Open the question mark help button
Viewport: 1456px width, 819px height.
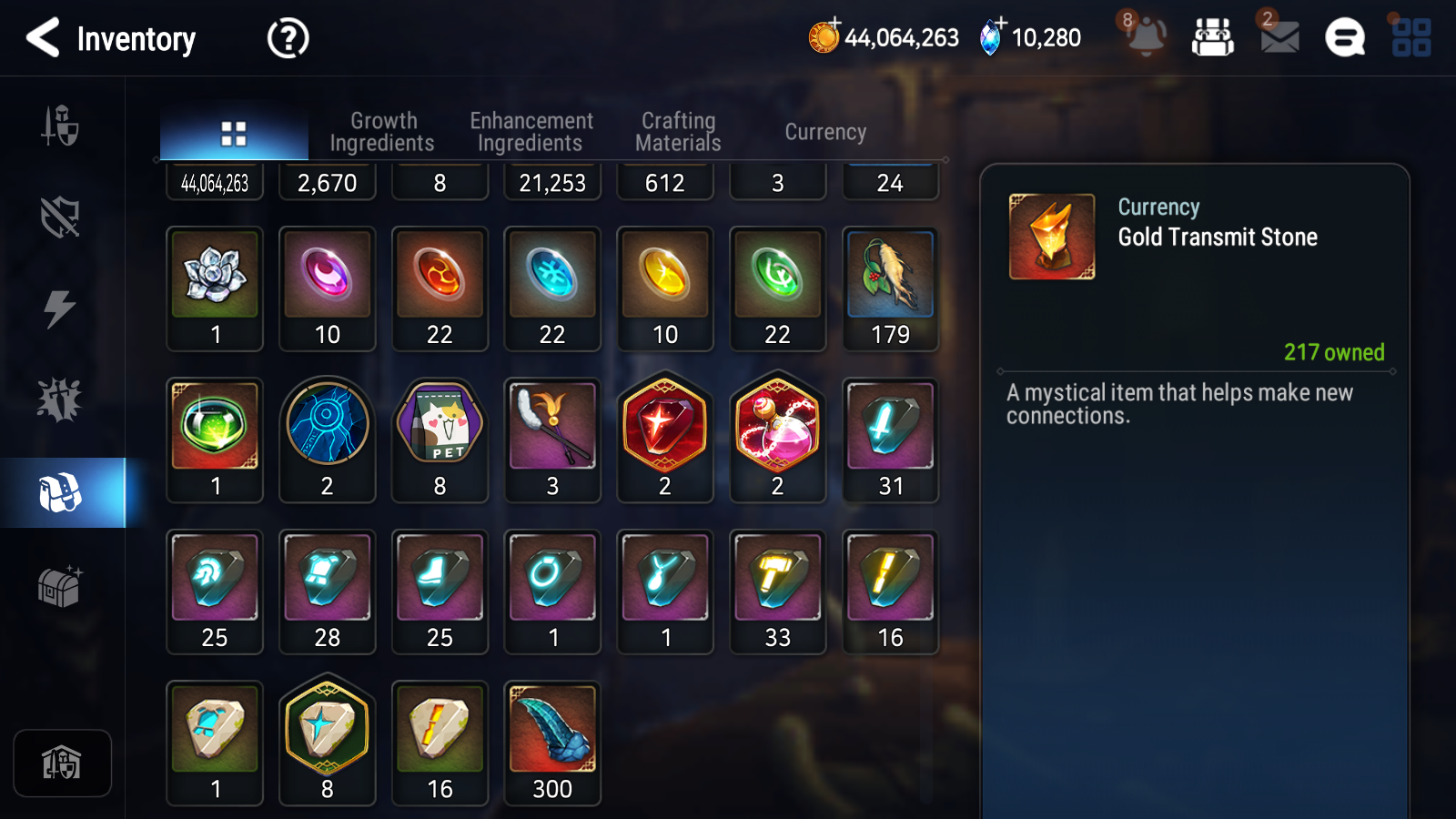[288, 38]
